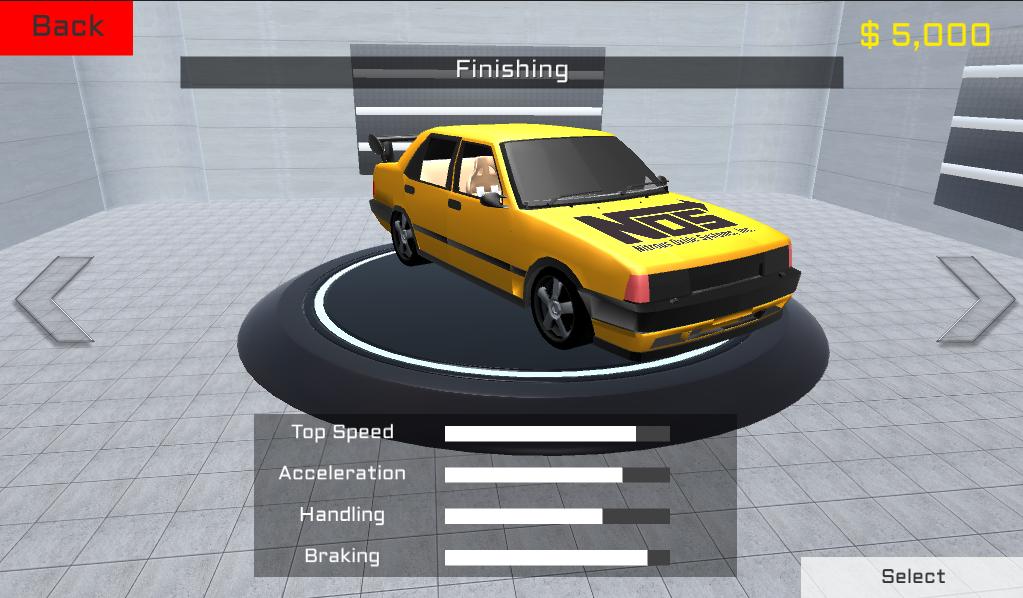Show the previous car with left arrow
The image size is (1023, 598).
click(x=54, y=299)
